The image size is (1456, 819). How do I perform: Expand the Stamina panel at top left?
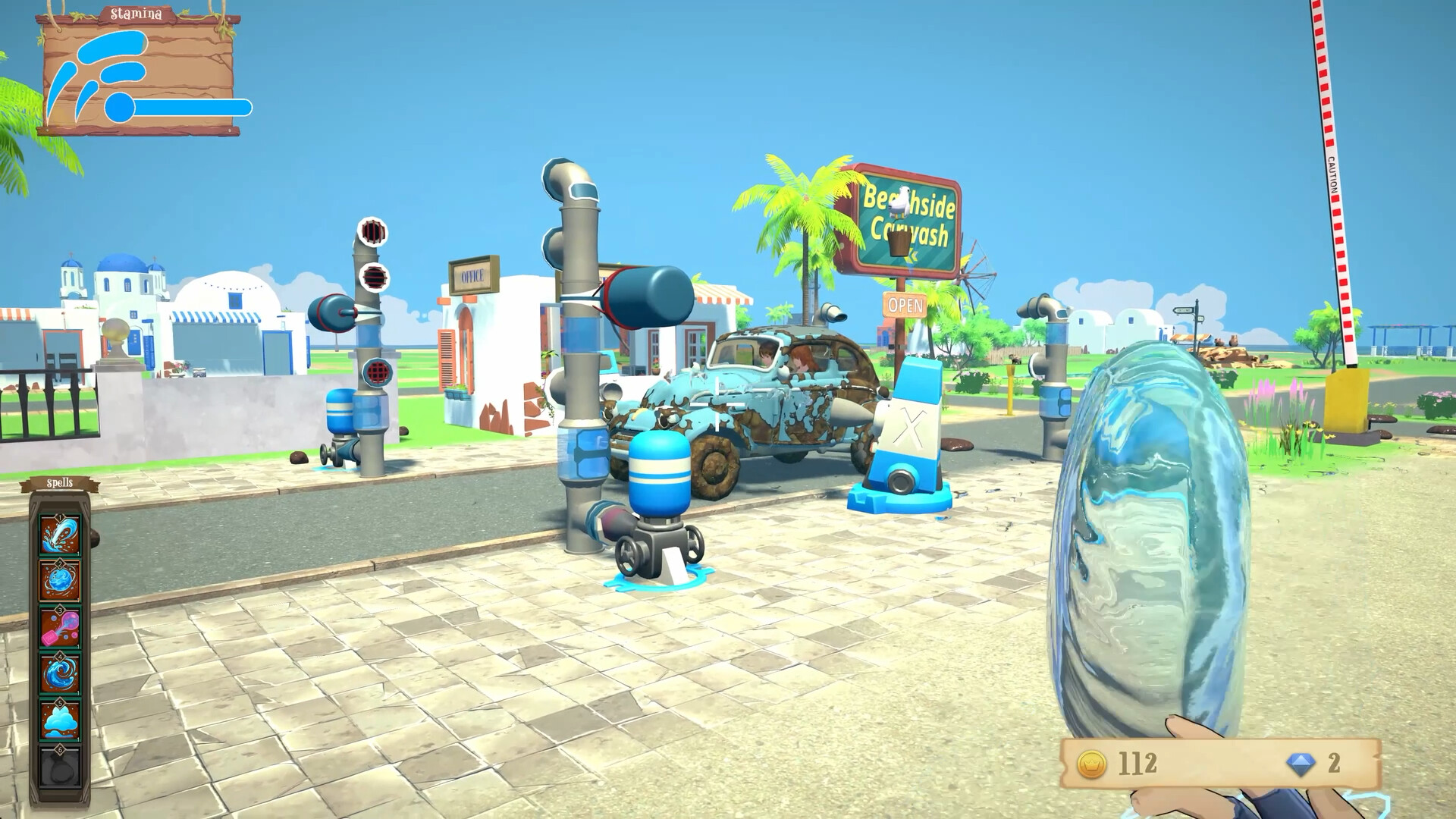[135, 13]
